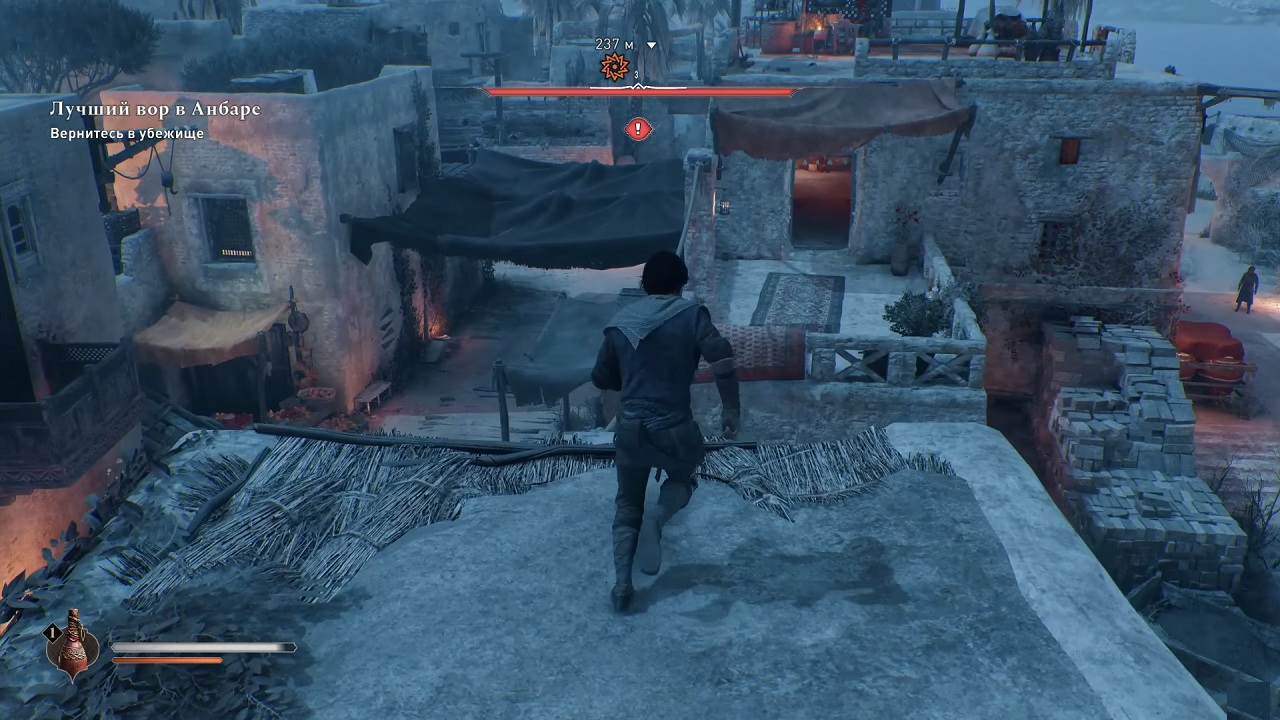
Task: Select the elixir quick-item icon
Action: pyautogui.click(x=73, y=655)
